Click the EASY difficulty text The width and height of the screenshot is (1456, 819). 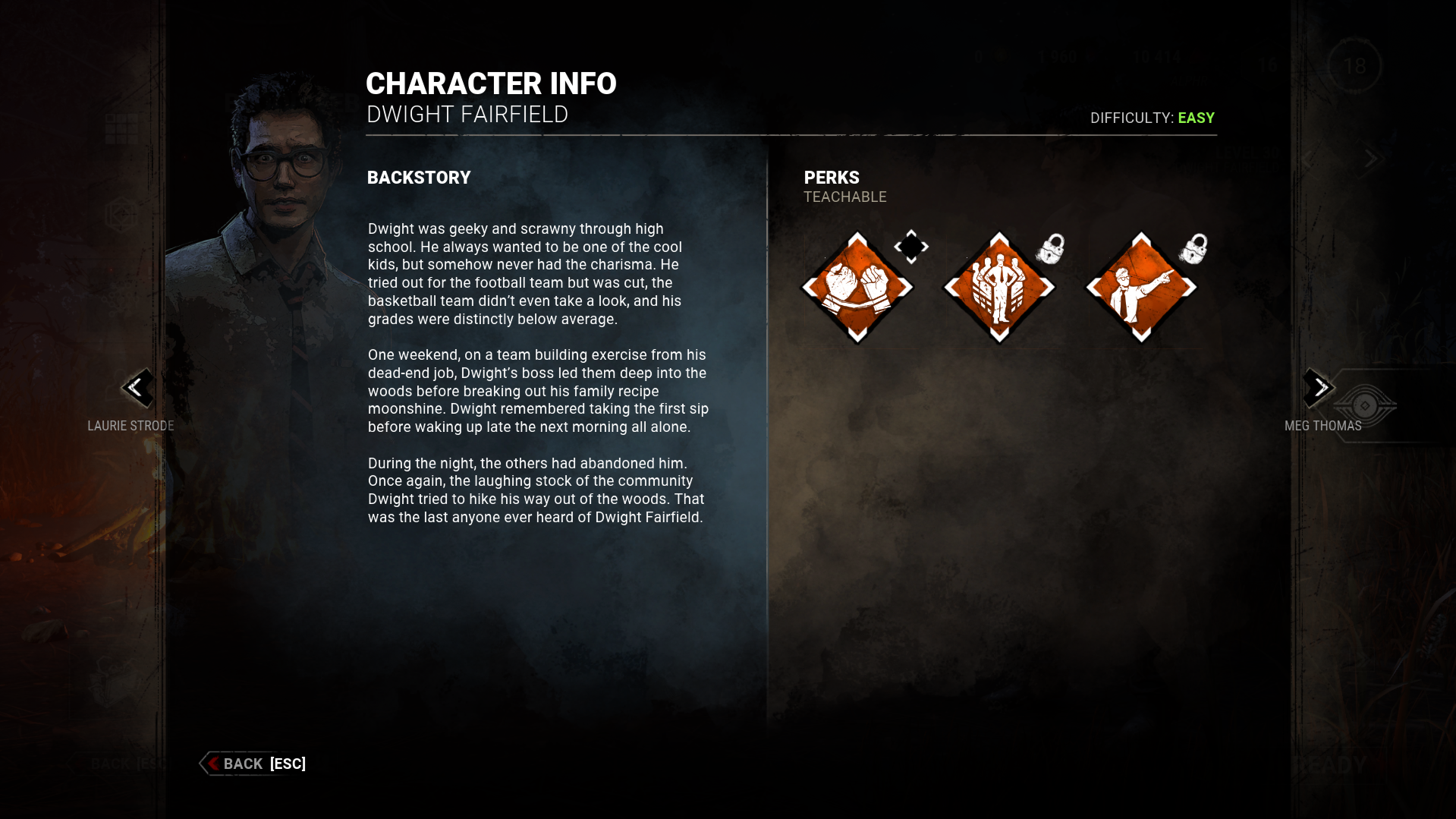(x=1197, y=118)
